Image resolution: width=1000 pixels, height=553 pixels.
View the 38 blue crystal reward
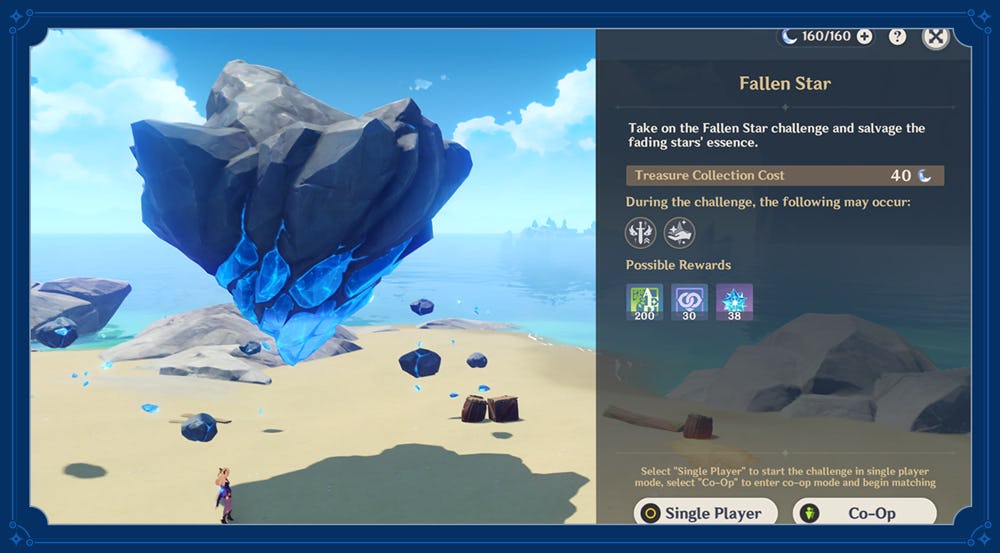pos(734,302)
